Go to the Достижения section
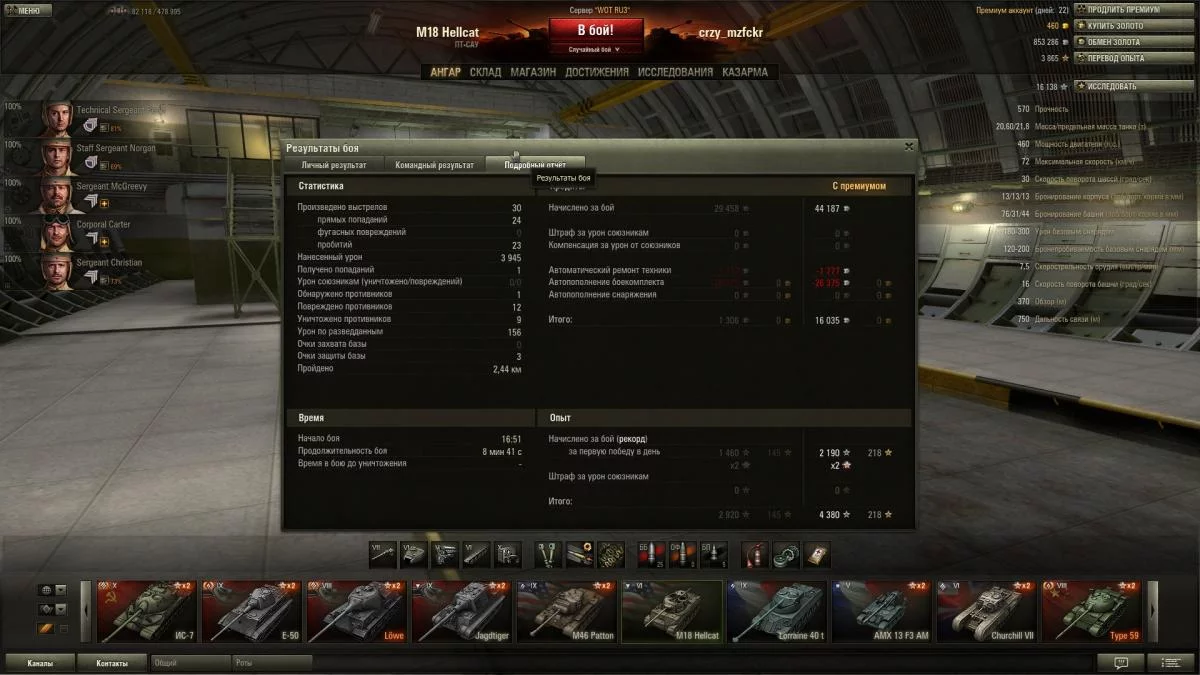The width and height of the screenshot is (1200, 675). 596,72
